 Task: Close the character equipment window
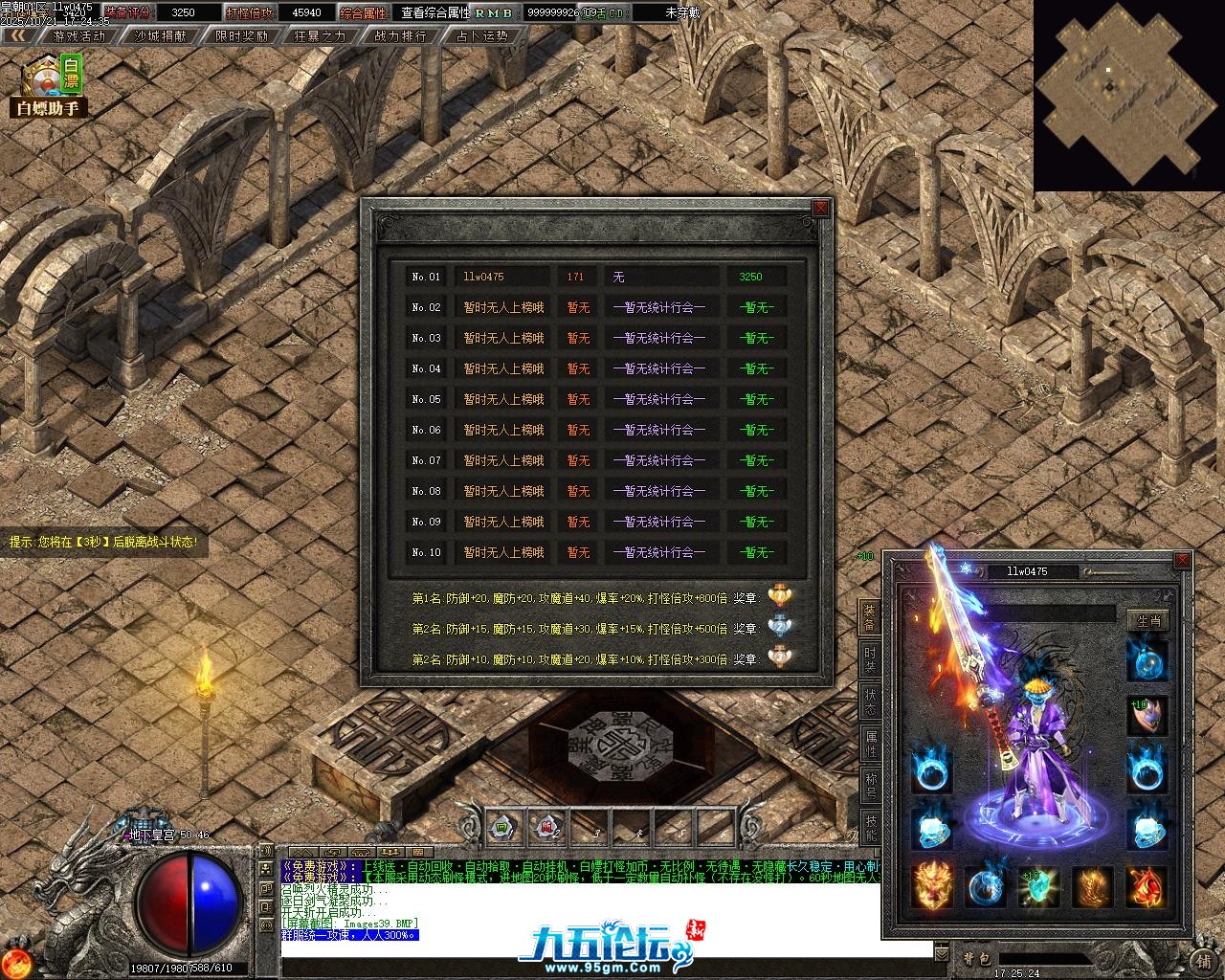tap(1183, 560)
